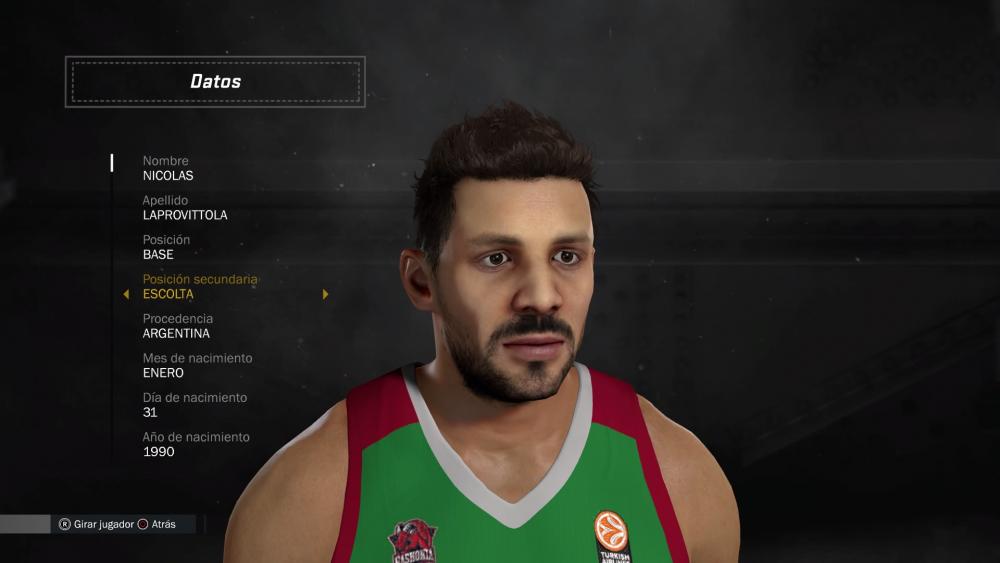This screenshot has height=563, width=1000.
Task: Select Año de nacimiento showing 1990
Action: coord(196,444)
